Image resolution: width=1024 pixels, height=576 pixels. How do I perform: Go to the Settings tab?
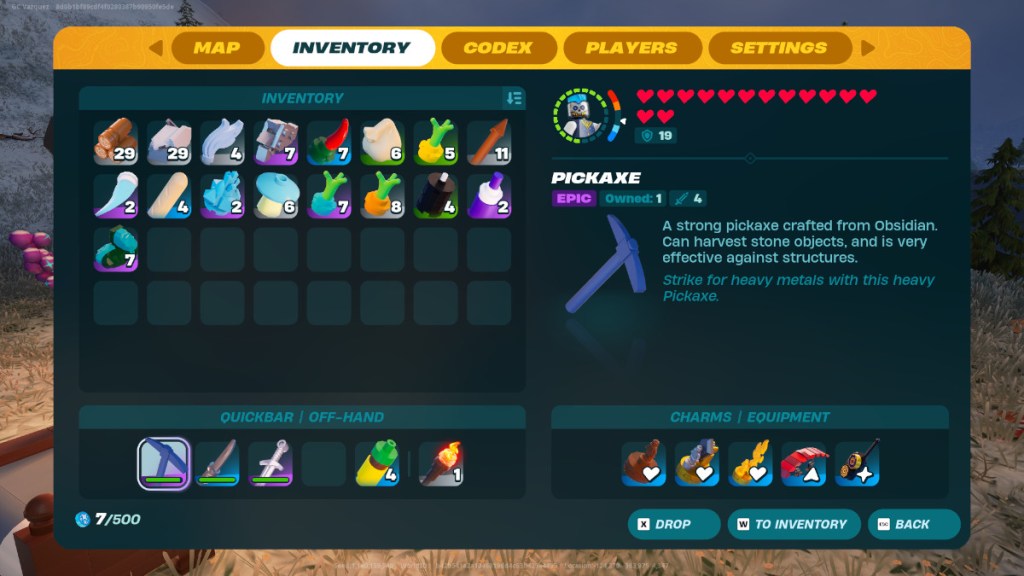[x=778, y=48]
